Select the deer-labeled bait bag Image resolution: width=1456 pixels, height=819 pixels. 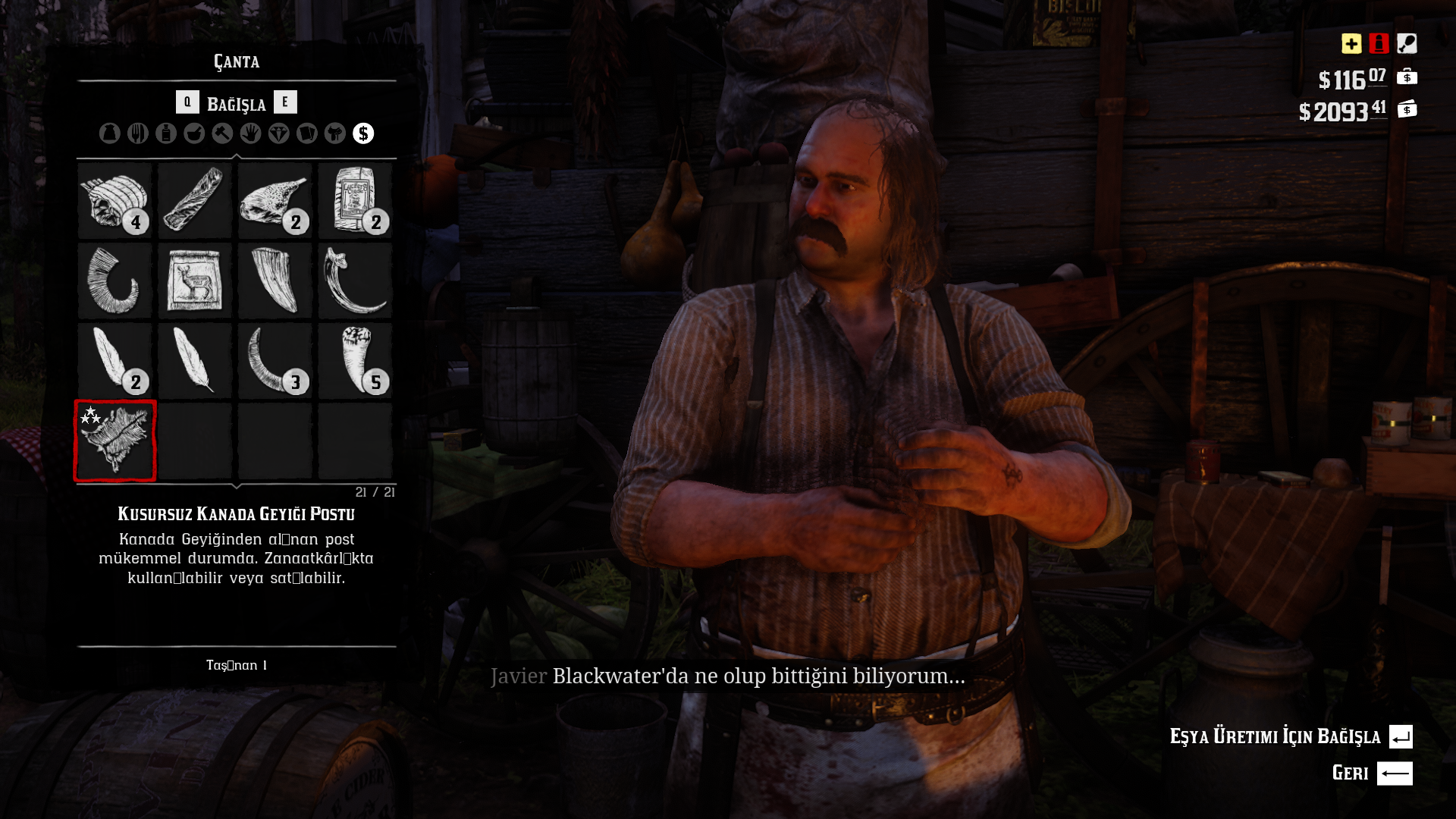click(x=195, y=281)
